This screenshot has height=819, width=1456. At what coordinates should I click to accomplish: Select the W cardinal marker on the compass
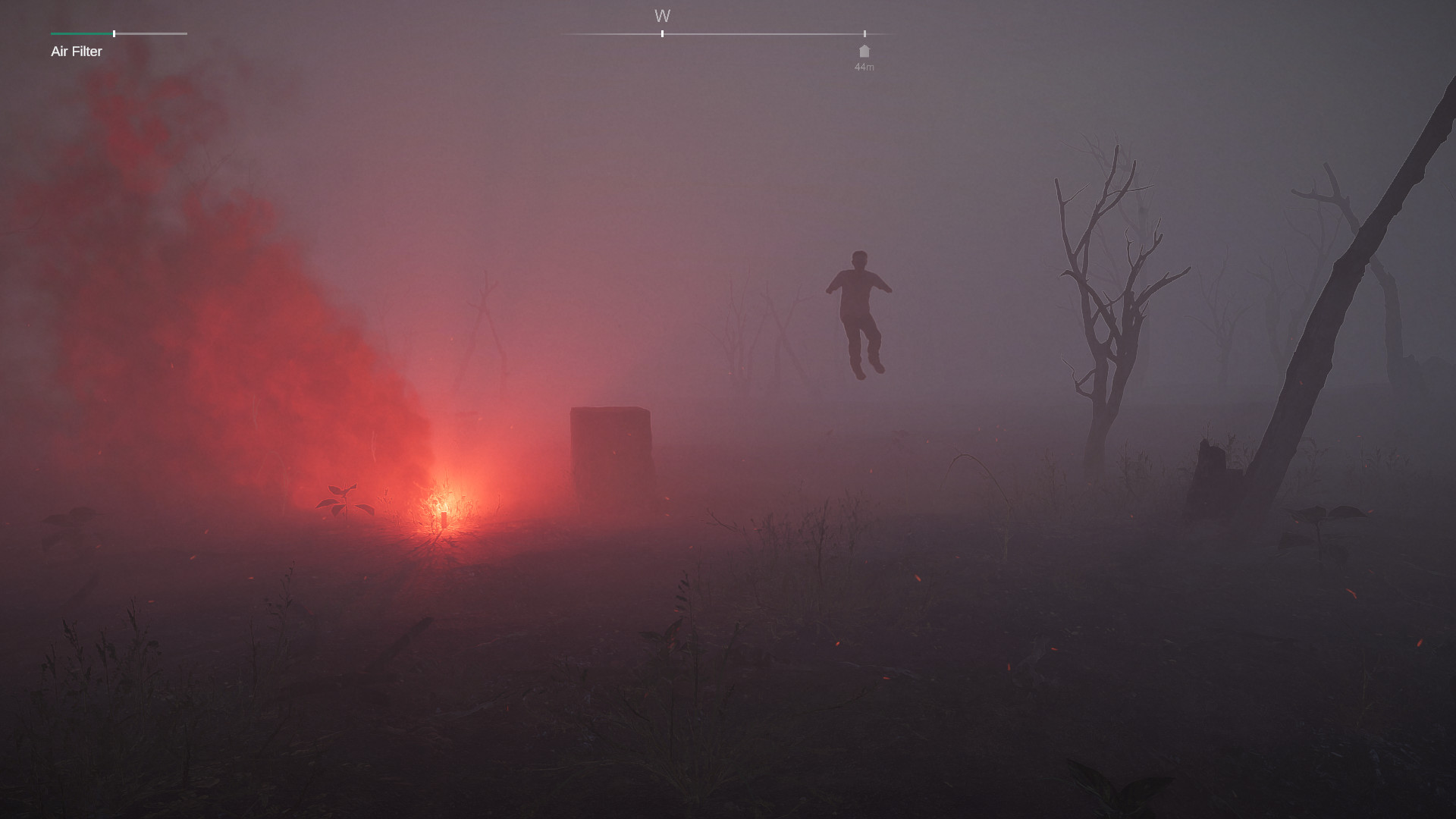[662, 15]
